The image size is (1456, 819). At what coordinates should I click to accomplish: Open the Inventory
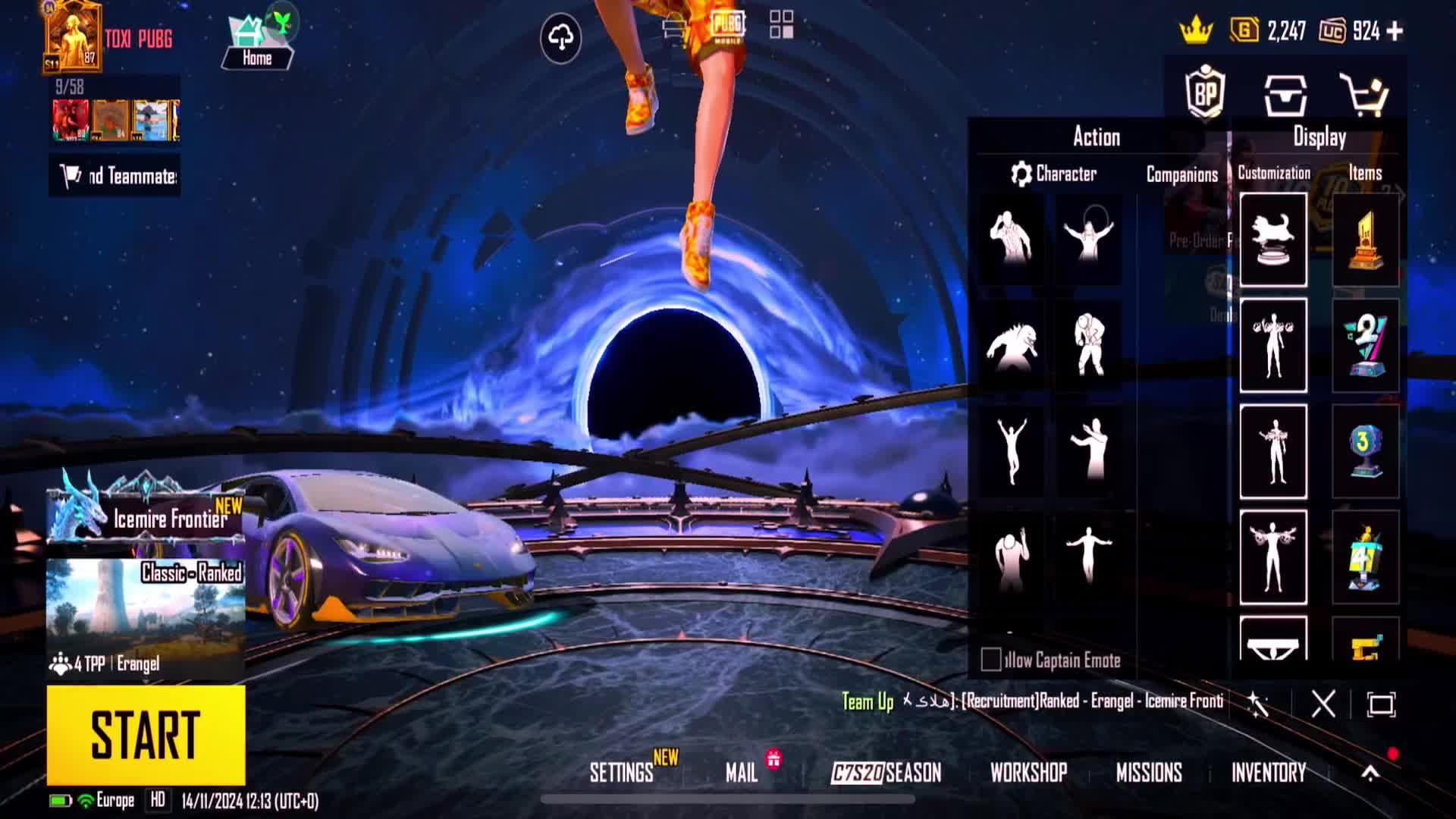point(1268,773)
